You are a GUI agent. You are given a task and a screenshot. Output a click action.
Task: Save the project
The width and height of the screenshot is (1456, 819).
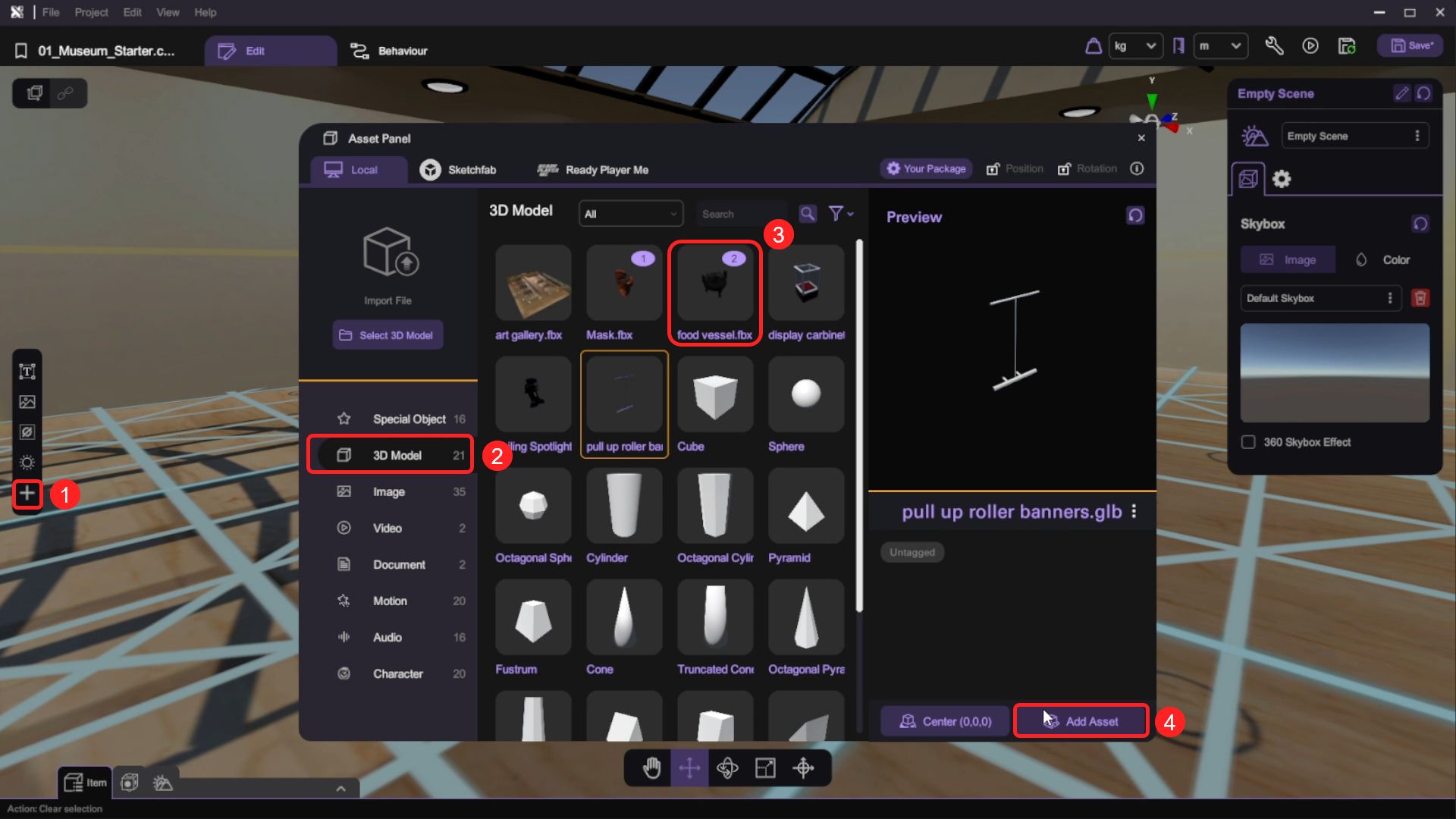pyautogui.click(x=1411, y=46)
